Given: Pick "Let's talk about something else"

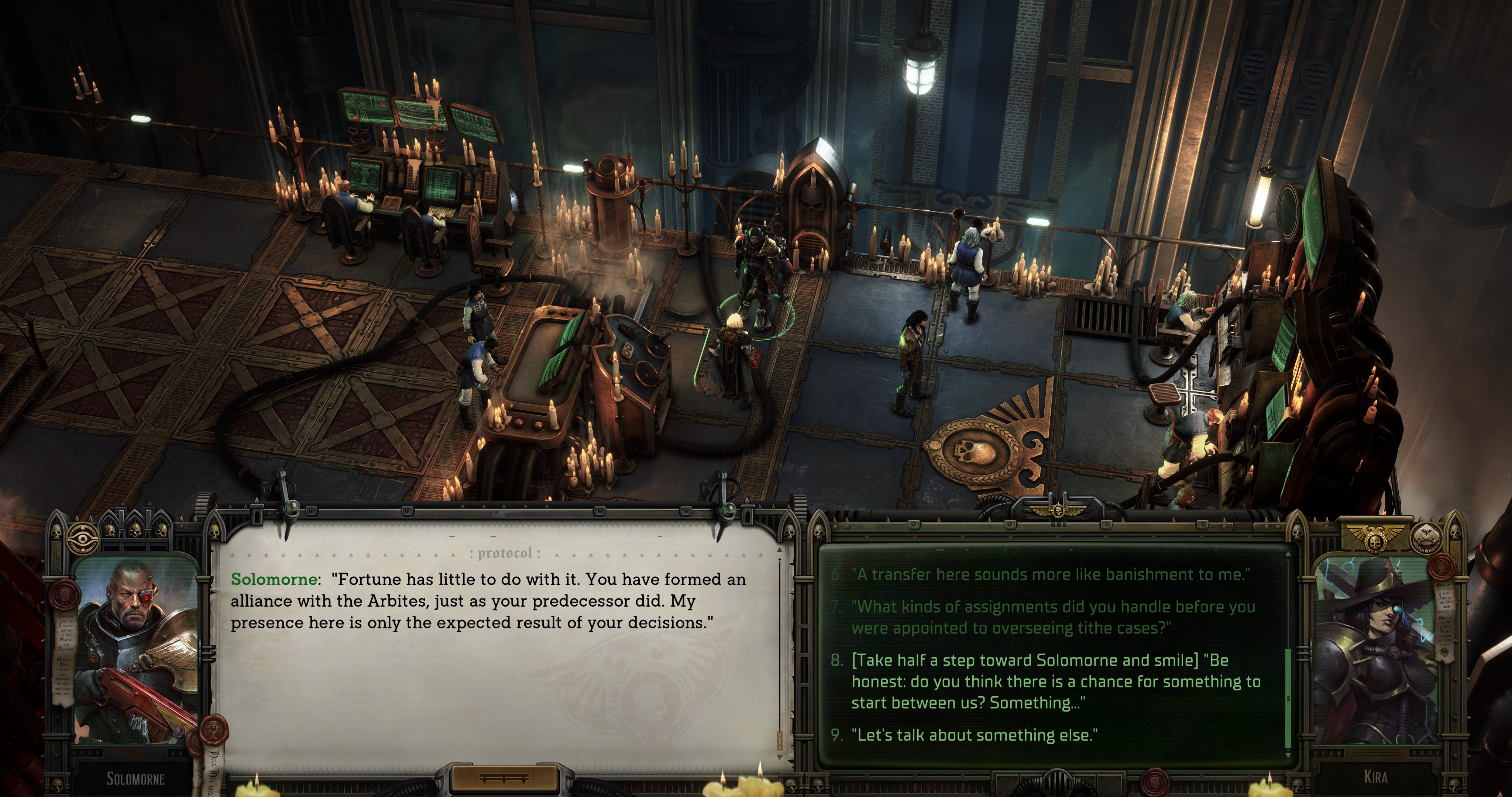Looking at the screenshot, I should [975, 735].
